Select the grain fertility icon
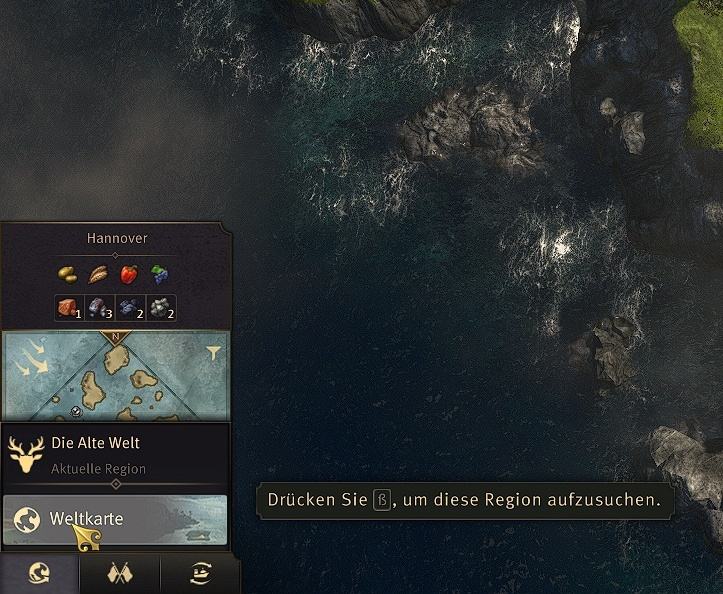723x594 pixels. (98, 273)
